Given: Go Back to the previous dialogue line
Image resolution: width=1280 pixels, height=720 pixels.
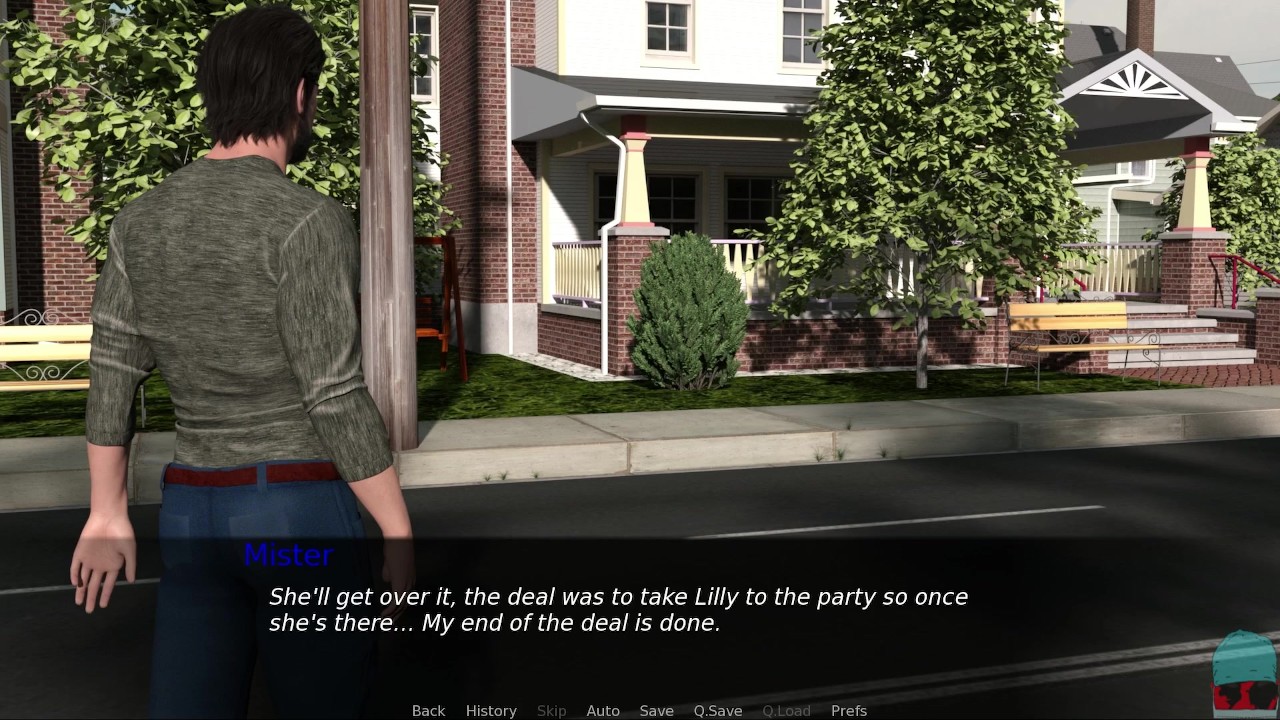Looking at the screenshot, I should click(x=428, y=710).
